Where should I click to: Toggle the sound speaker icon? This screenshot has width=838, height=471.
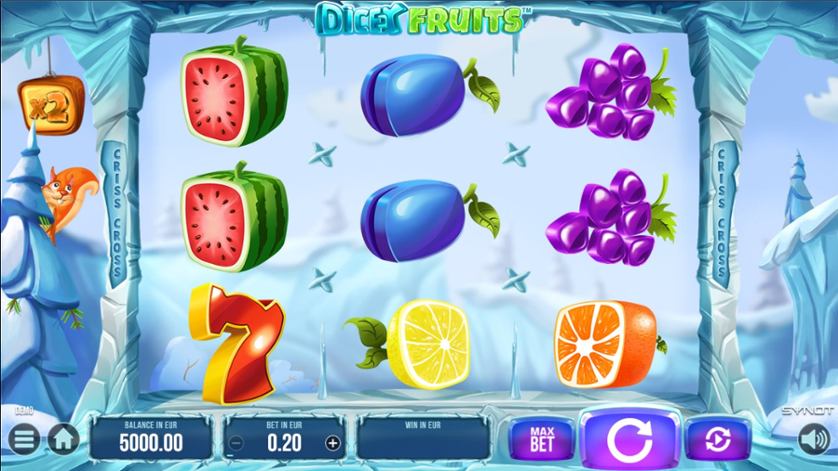813,438
